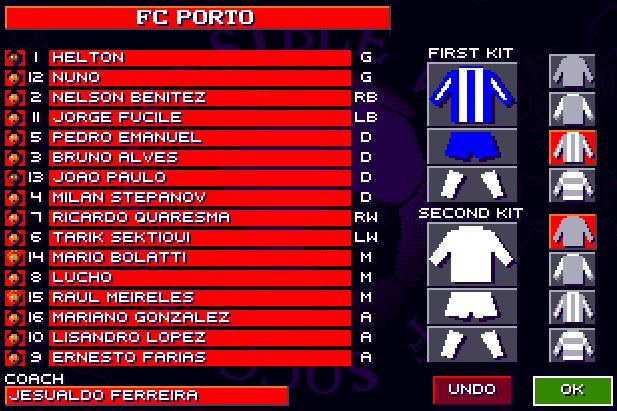617x411 pixels.
Task: Pick the LISANDRO LOPEZ name entry
Action: point(199,338)
